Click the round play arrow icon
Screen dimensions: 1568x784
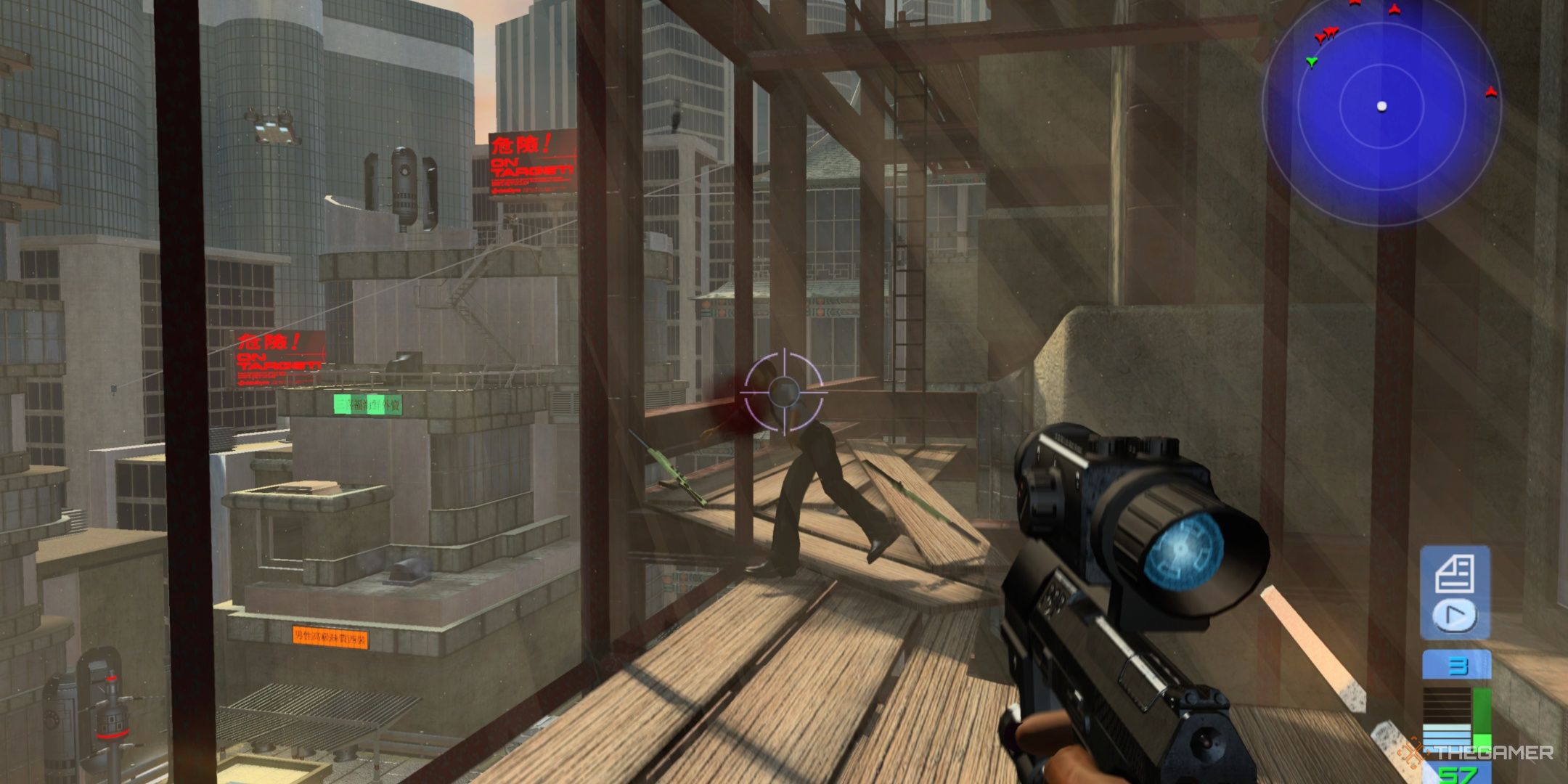1455,616
